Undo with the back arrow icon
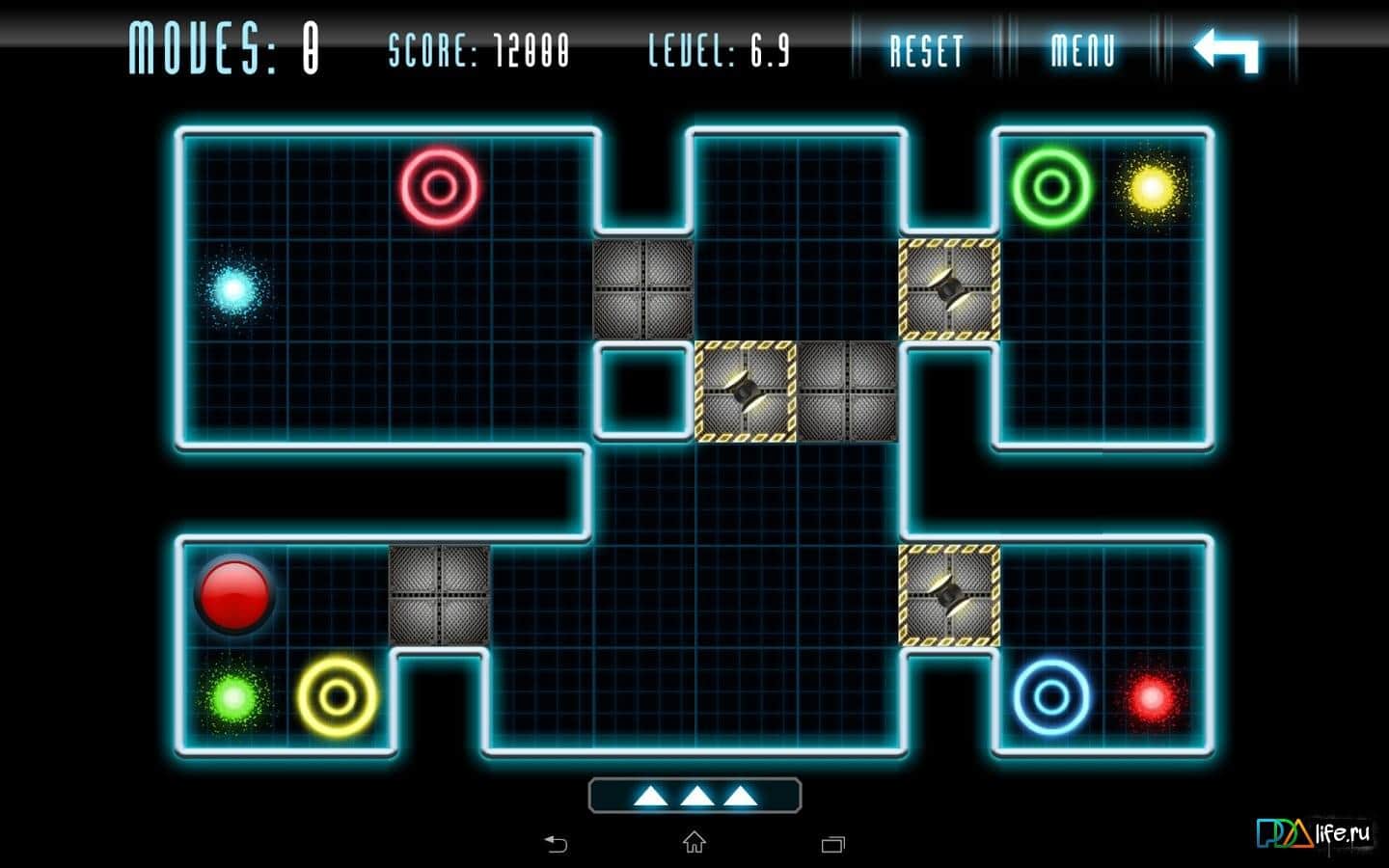The width and height of the screenshot is (1389, 868). tap(1226, 50)
